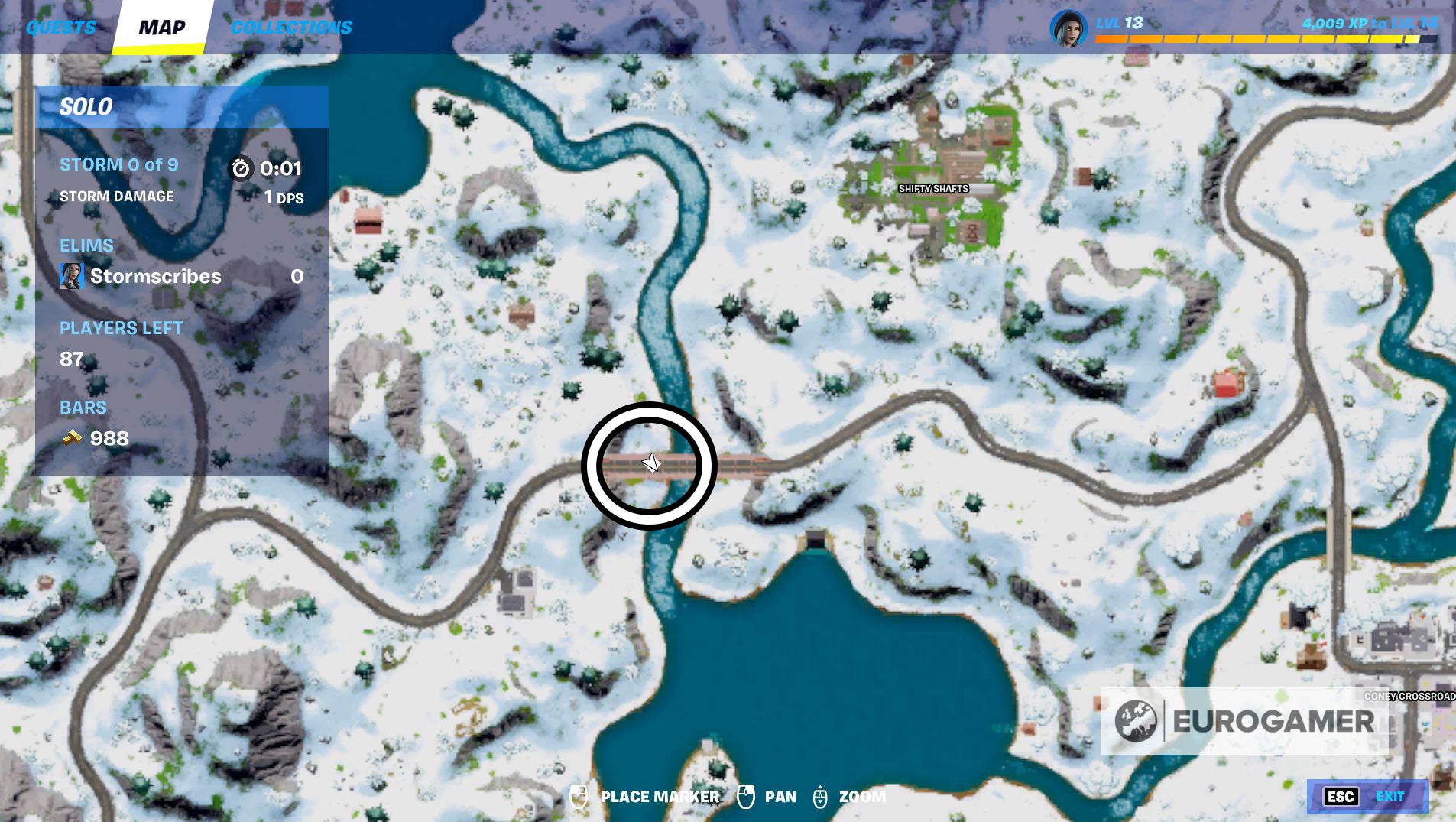
Task: Open the ELIMS section details
Action: click(86, 245)
